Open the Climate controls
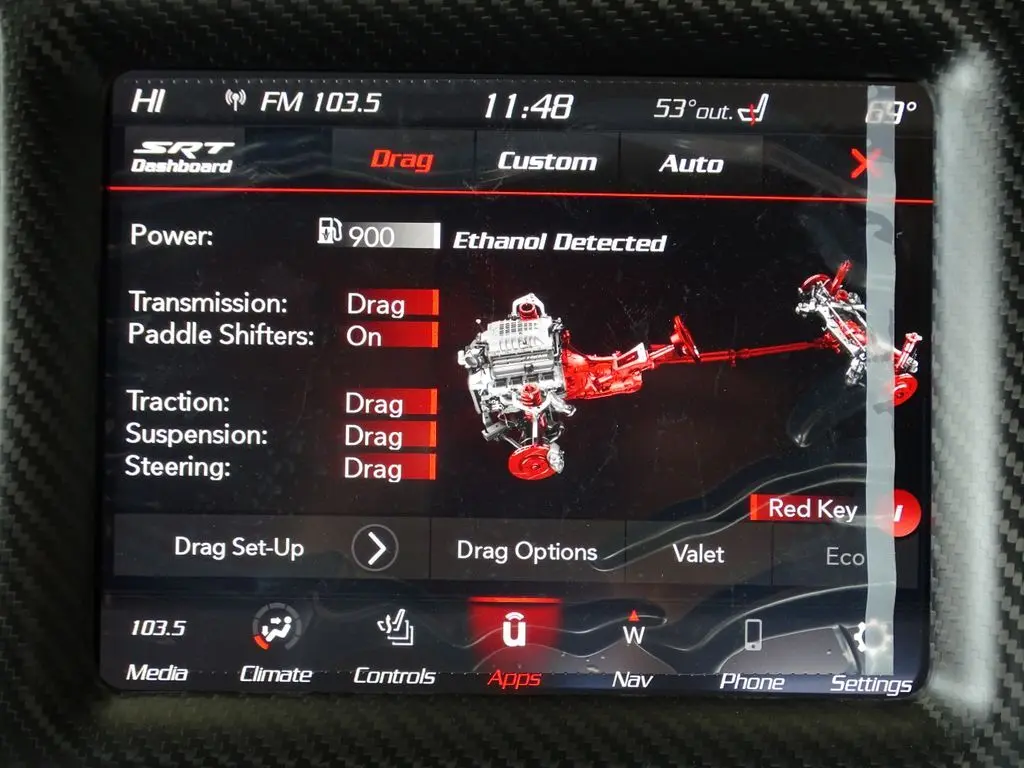This screenshot has height=768, width=1024. pos(275,650)
